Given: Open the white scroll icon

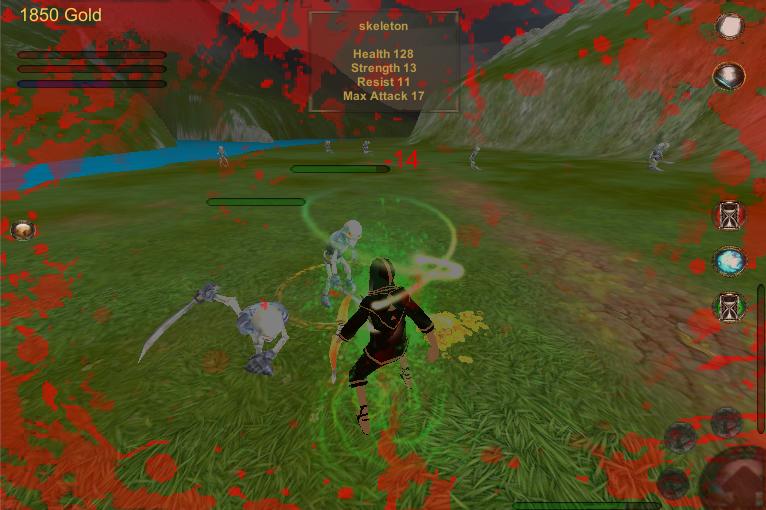Looking at the screenshot, I should pyautogui.click(x=730, y=27).
